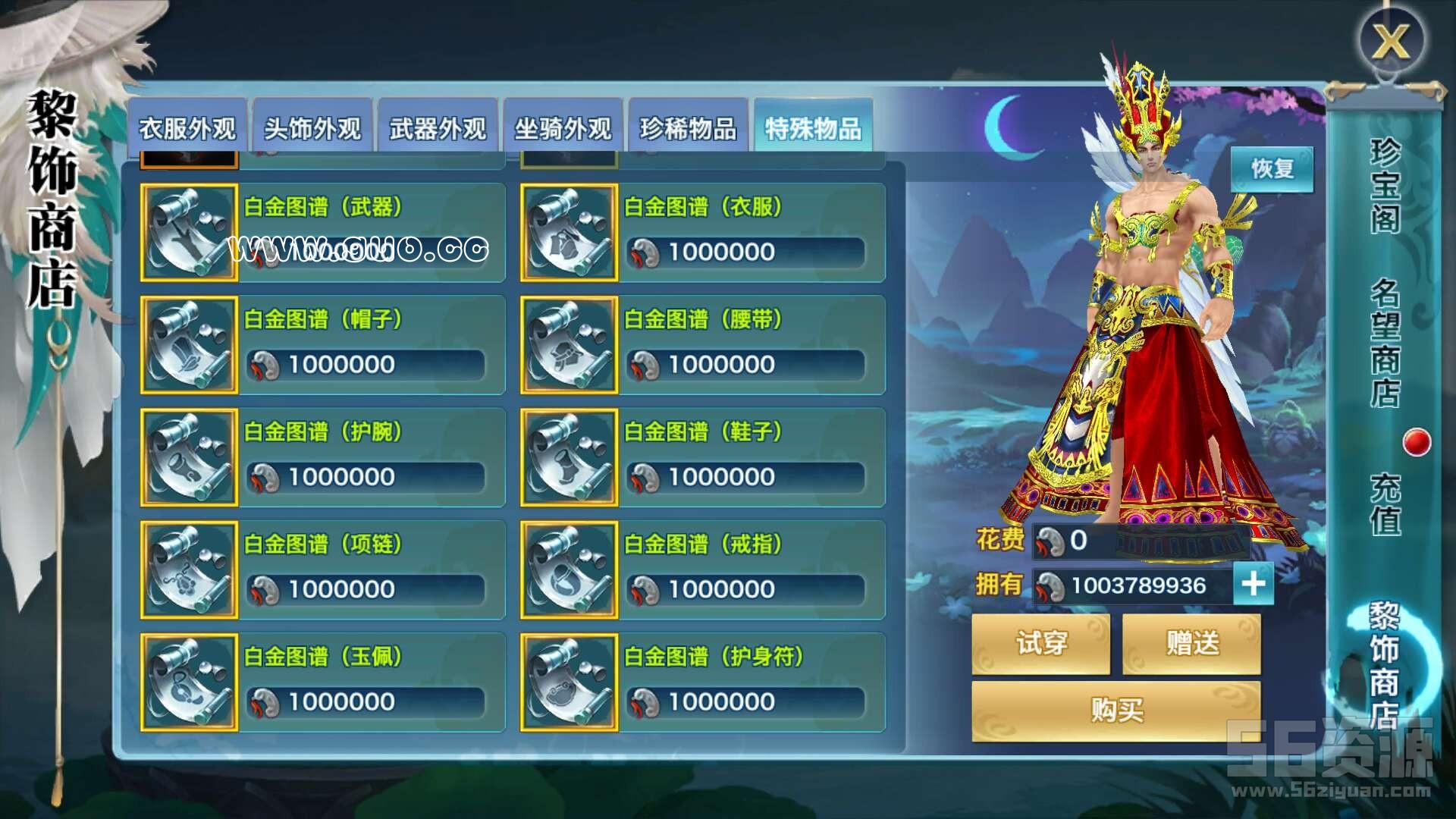Viewport: 1456px width, 819px height.
Task: Select the 白金图谱（帽子）item icon
Action: click(x=188, y=345)
